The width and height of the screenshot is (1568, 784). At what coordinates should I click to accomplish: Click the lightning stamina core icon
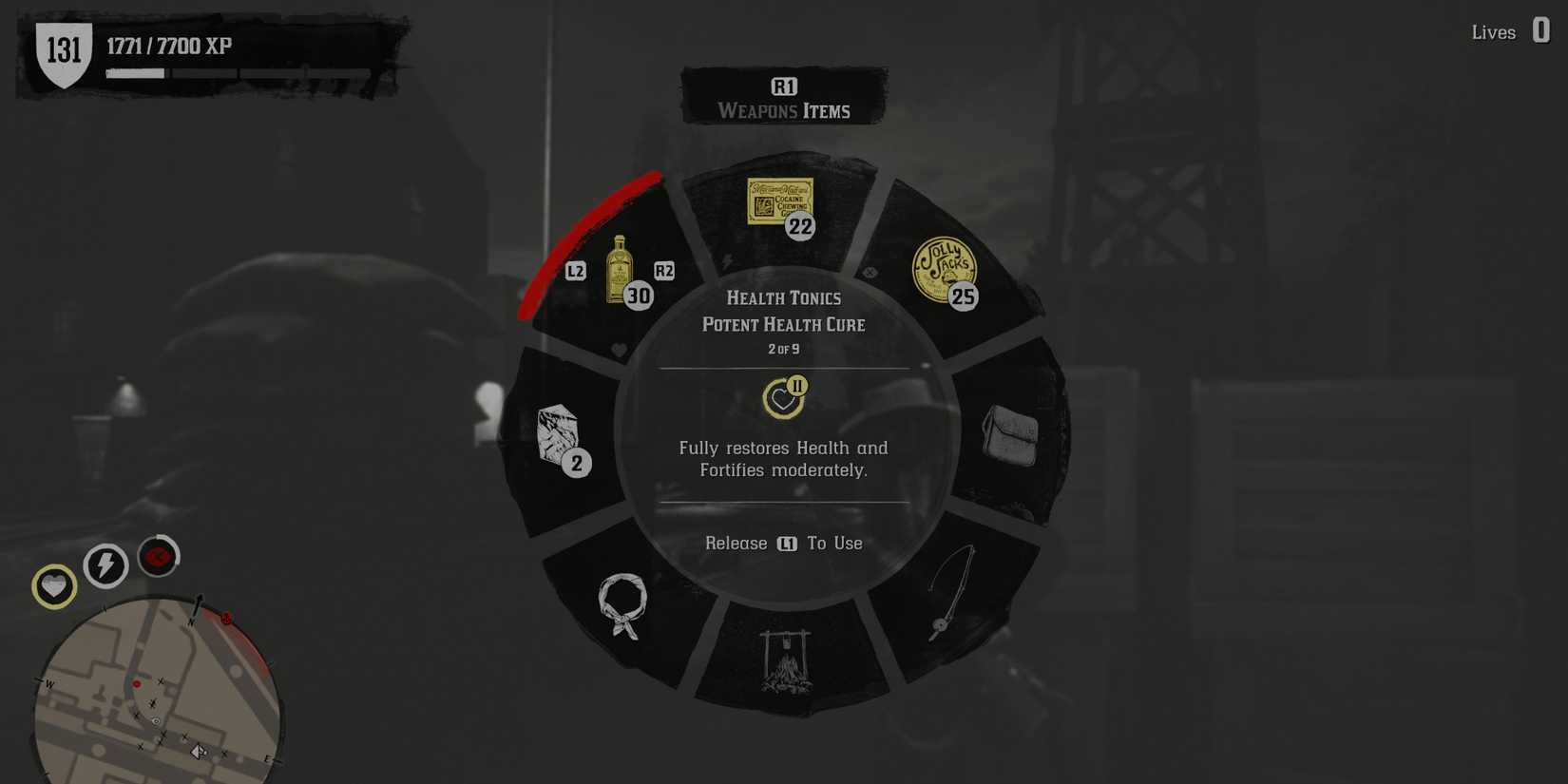(105, 565)
